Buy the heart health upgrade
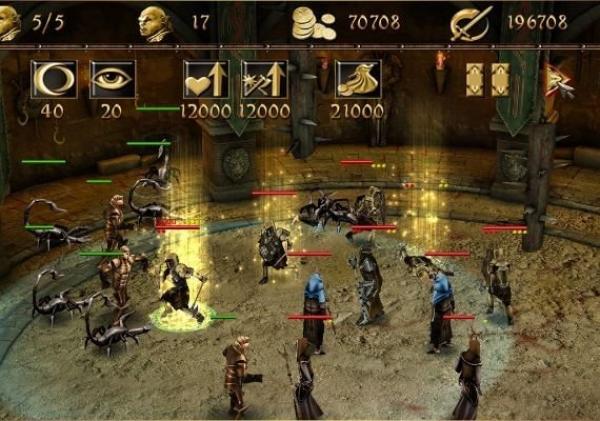This screenshot has width=600, height=421. click(205, 80)
